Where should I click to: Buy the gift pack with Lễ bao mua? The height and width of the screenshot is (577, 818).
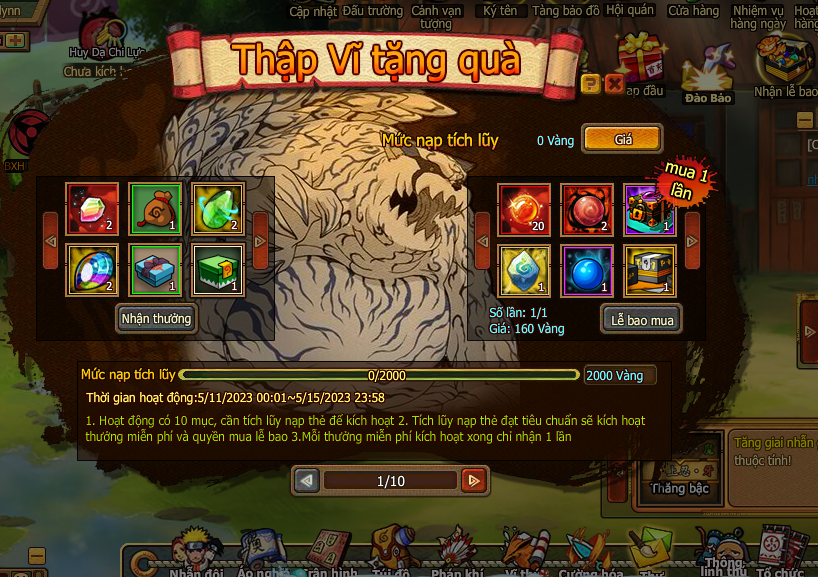pos(641,319)
